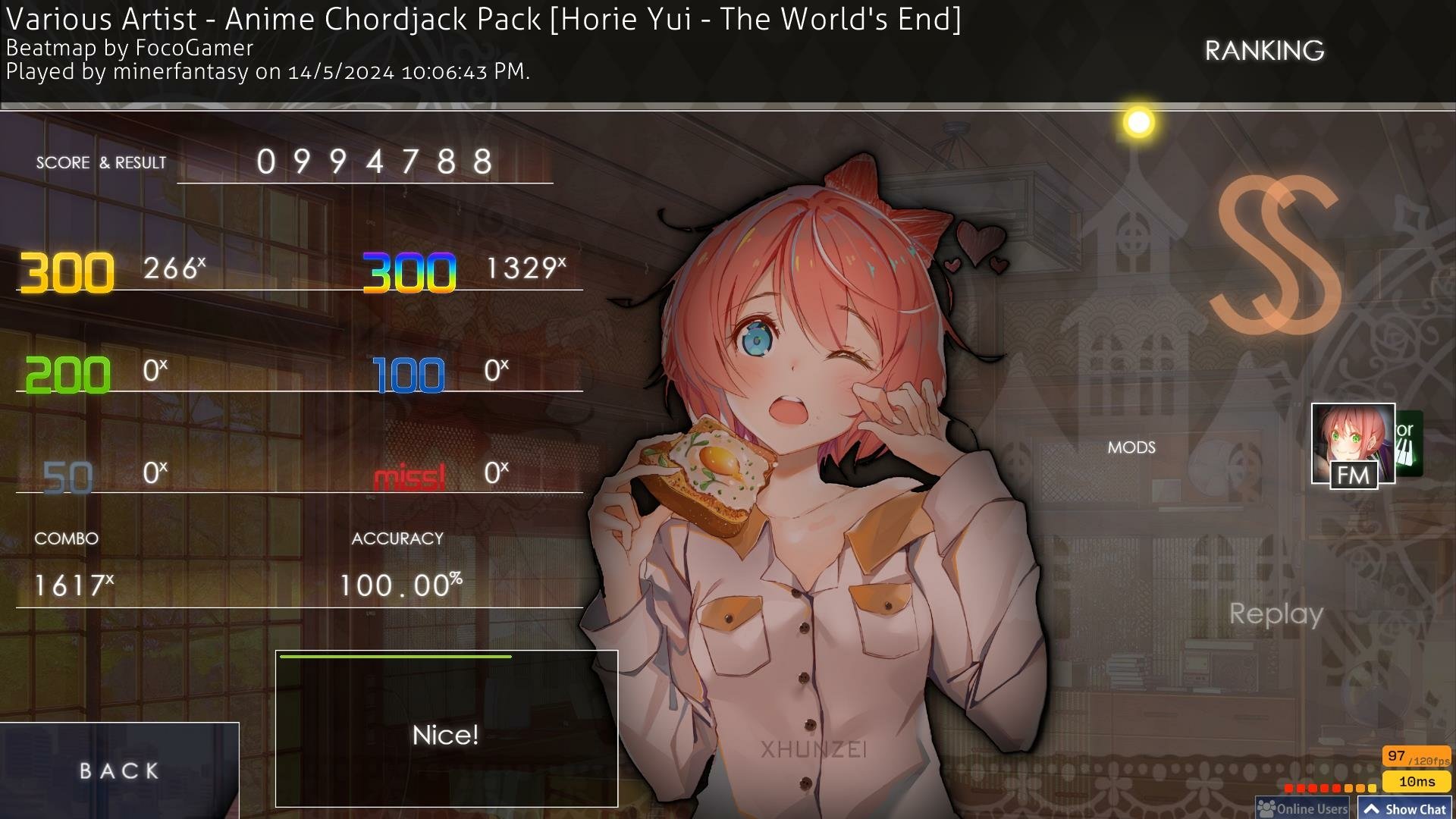This screenshot has height=819, width=1456.
Task: Toggle the Online Users panel
Action: click(1302, 808)
